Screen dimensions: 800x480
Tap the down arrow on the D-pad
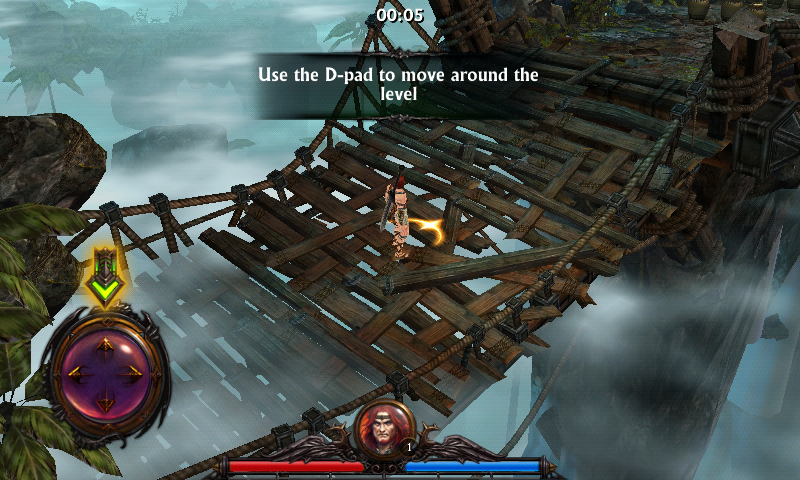(x=105, y=403)
